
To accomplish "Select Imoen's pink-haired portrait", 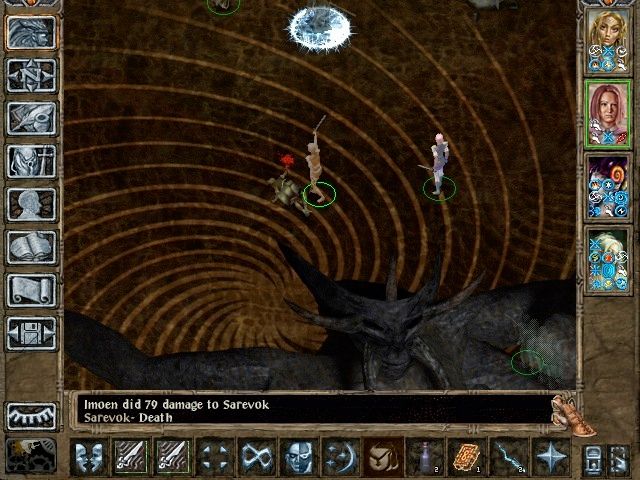I will tap(606, 113).
